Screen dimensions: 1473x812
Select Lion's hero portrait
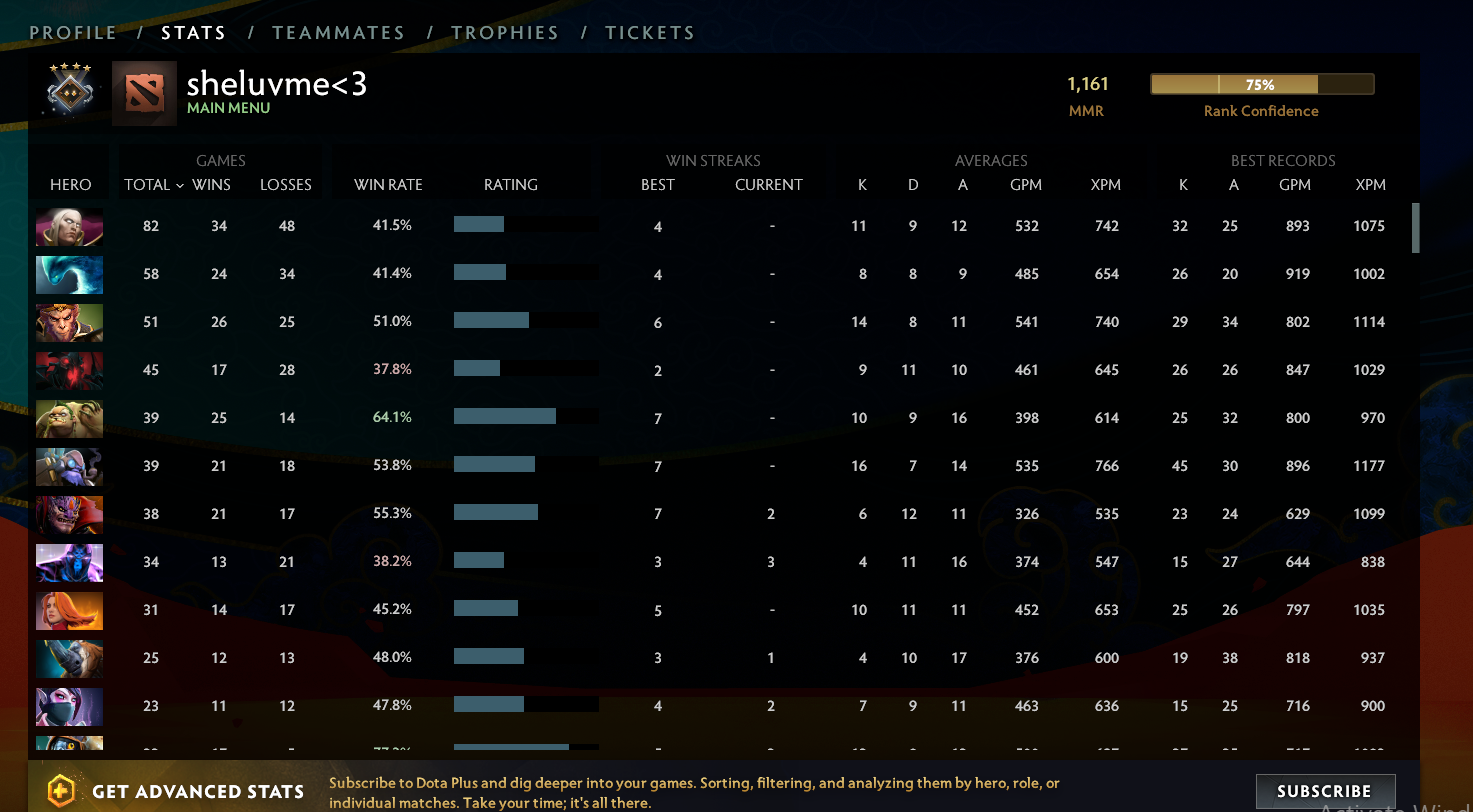[x=69, y=514]
